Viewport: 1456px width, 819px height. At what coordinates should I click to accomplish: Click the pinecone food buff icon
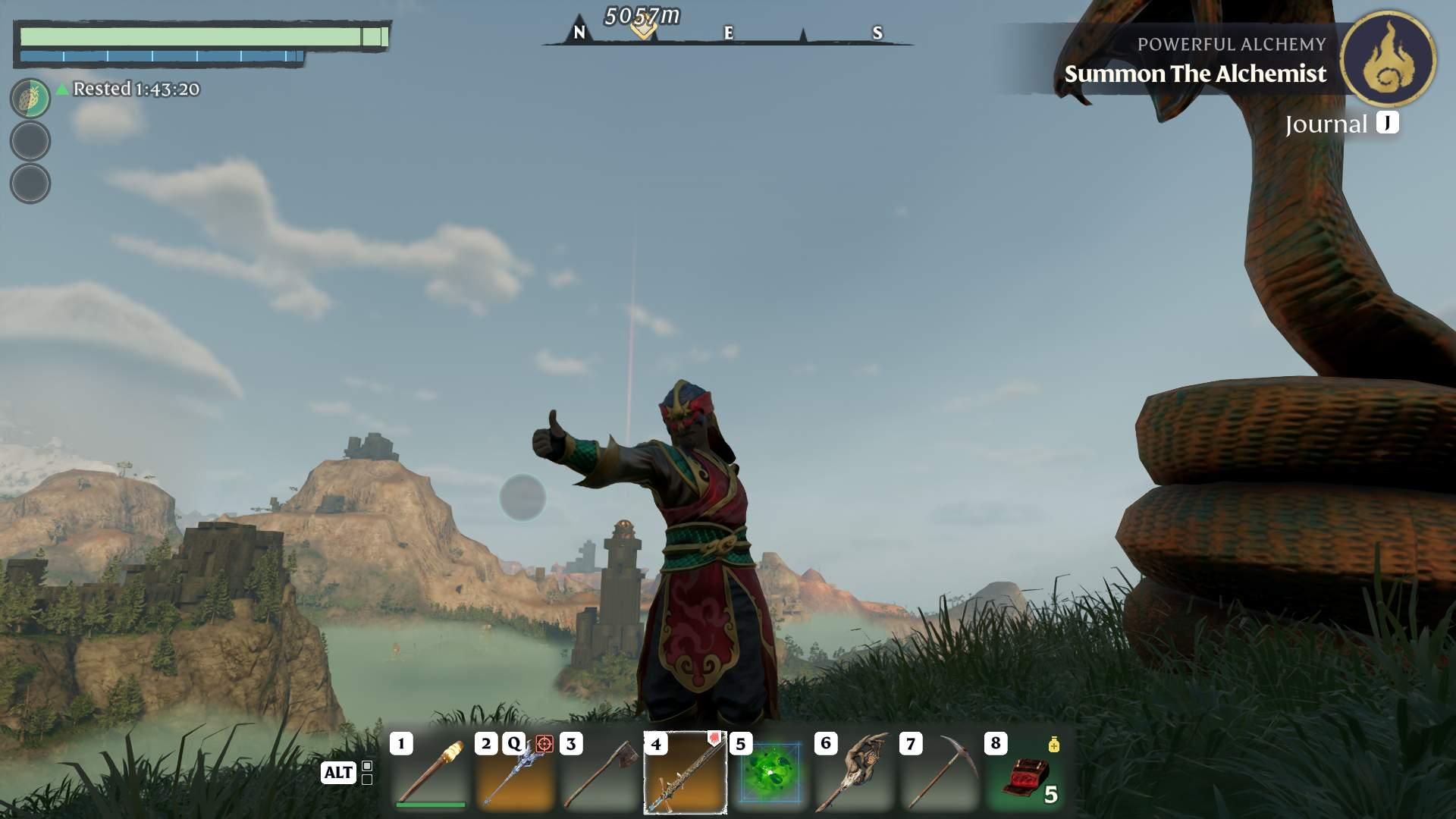coord(30,99)
